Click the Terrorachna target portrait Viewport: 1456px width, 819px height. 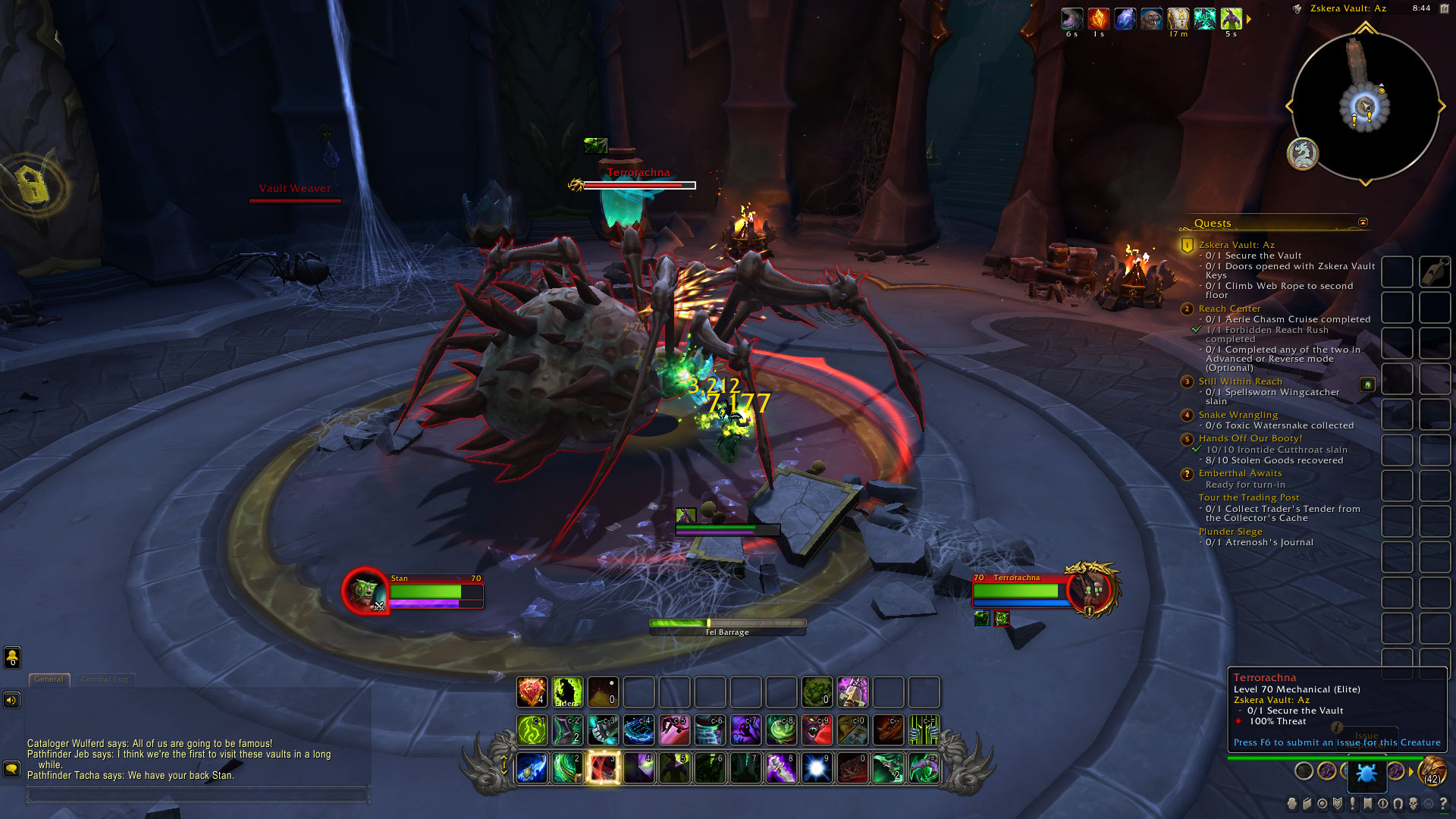pos(1090,589)
